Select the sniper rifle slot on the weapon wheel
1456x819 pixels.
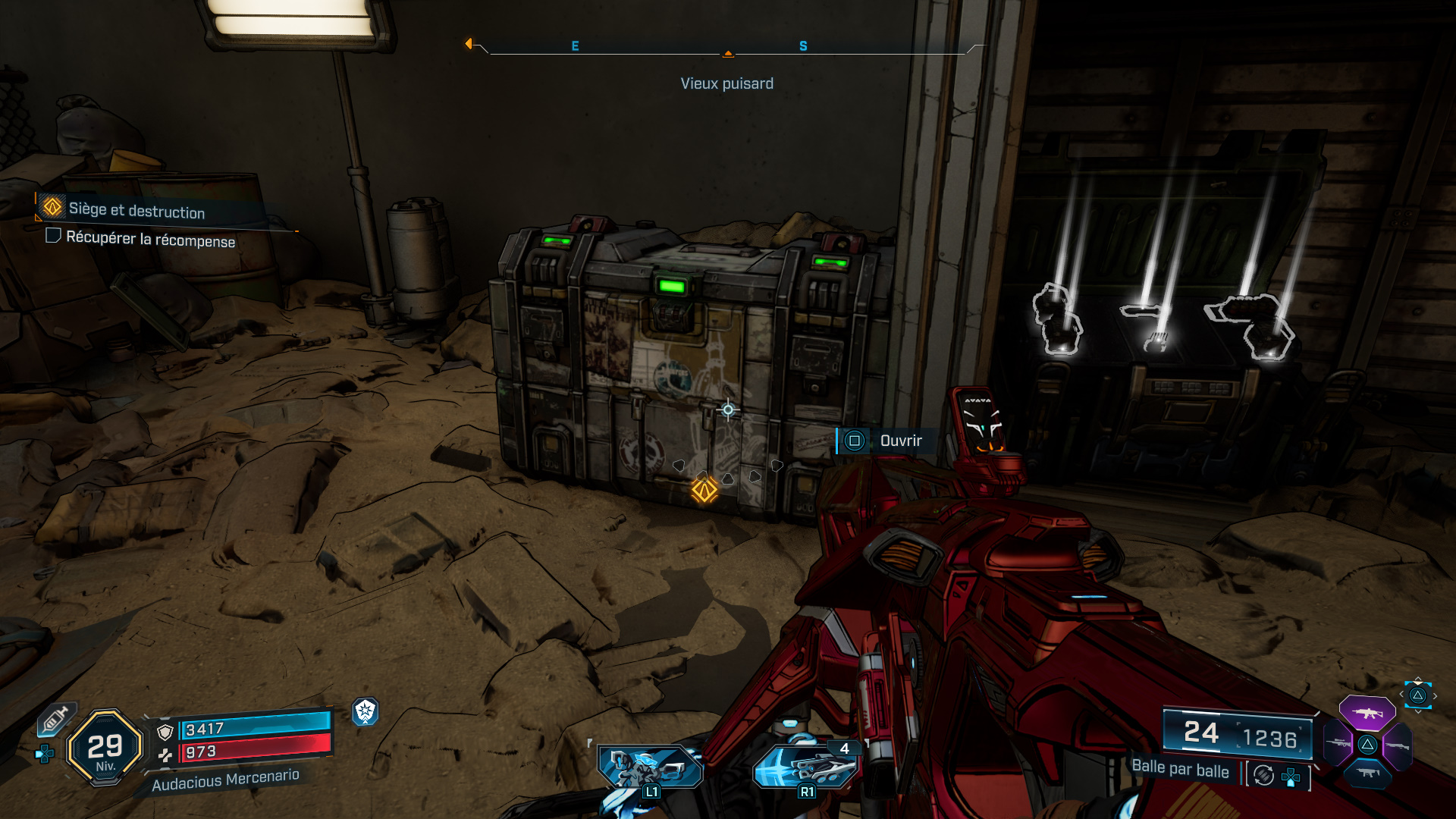[x=1339, y=743]
